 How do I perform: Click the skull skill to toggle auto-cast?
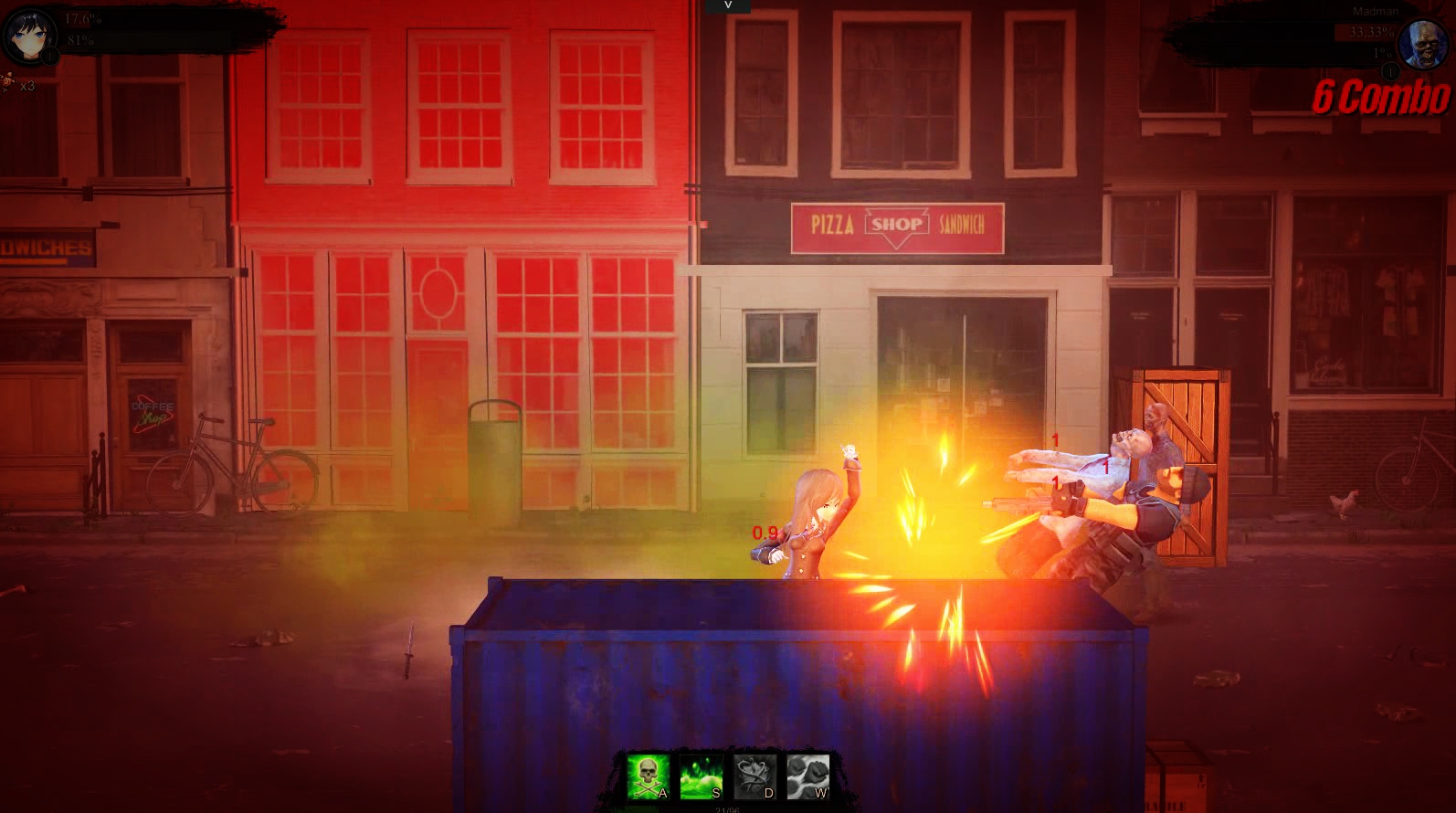coord(649,776)
